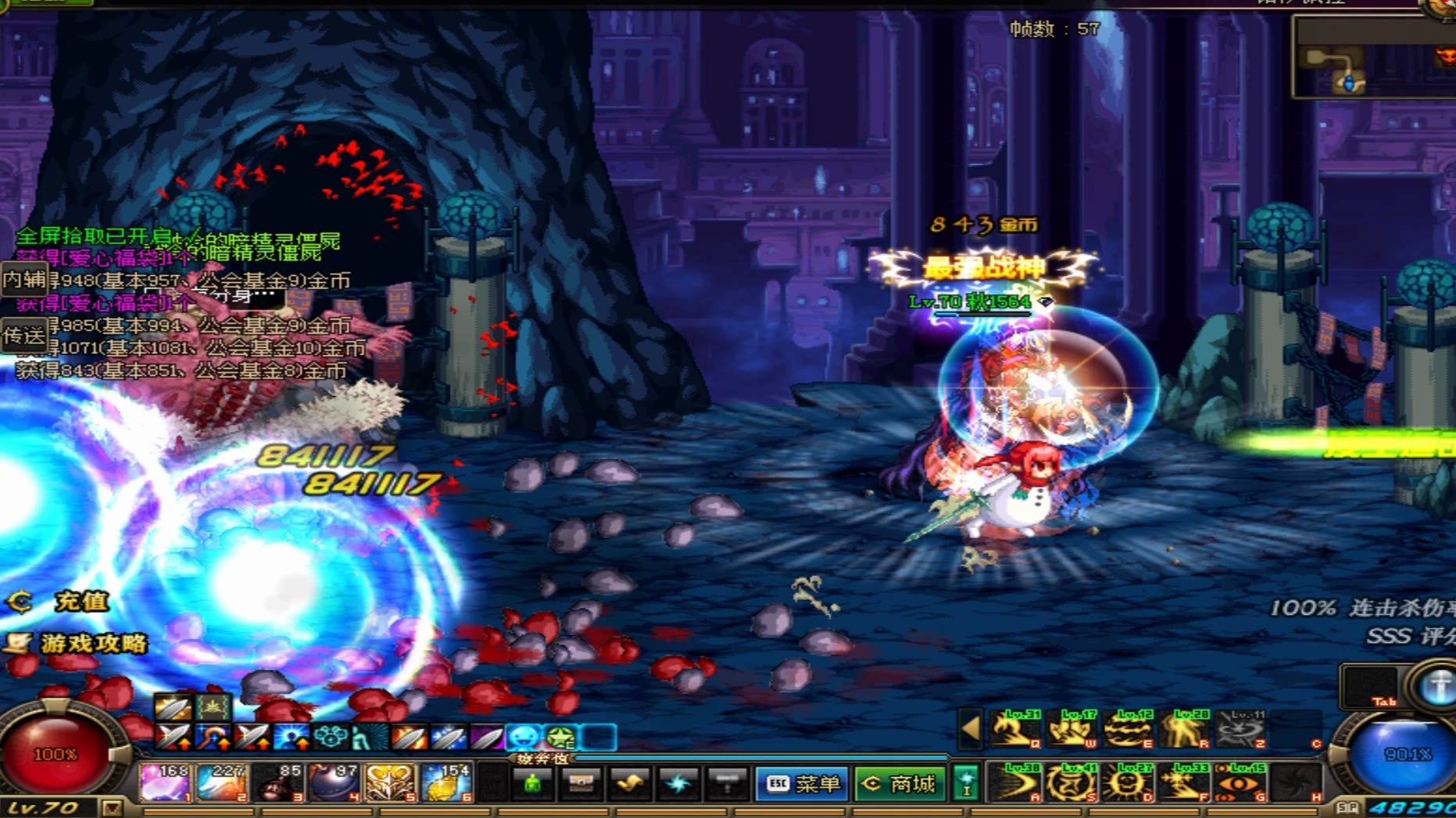Activate the Lv.15 orange eye skill
The image size is (1456, 818).
coord(1239,782)
